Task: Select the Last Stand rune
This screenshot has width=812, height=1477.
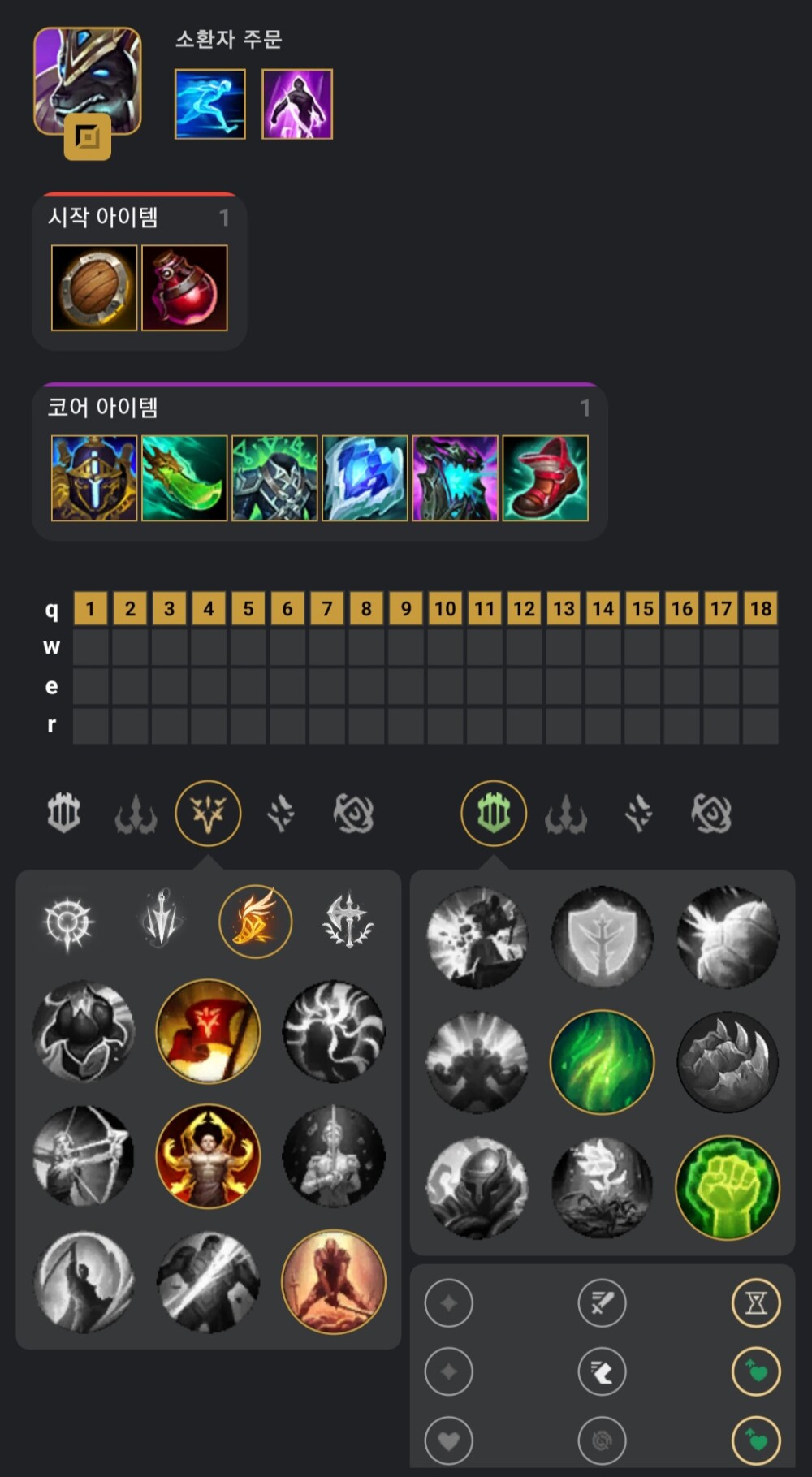Action: (333, 1281)
